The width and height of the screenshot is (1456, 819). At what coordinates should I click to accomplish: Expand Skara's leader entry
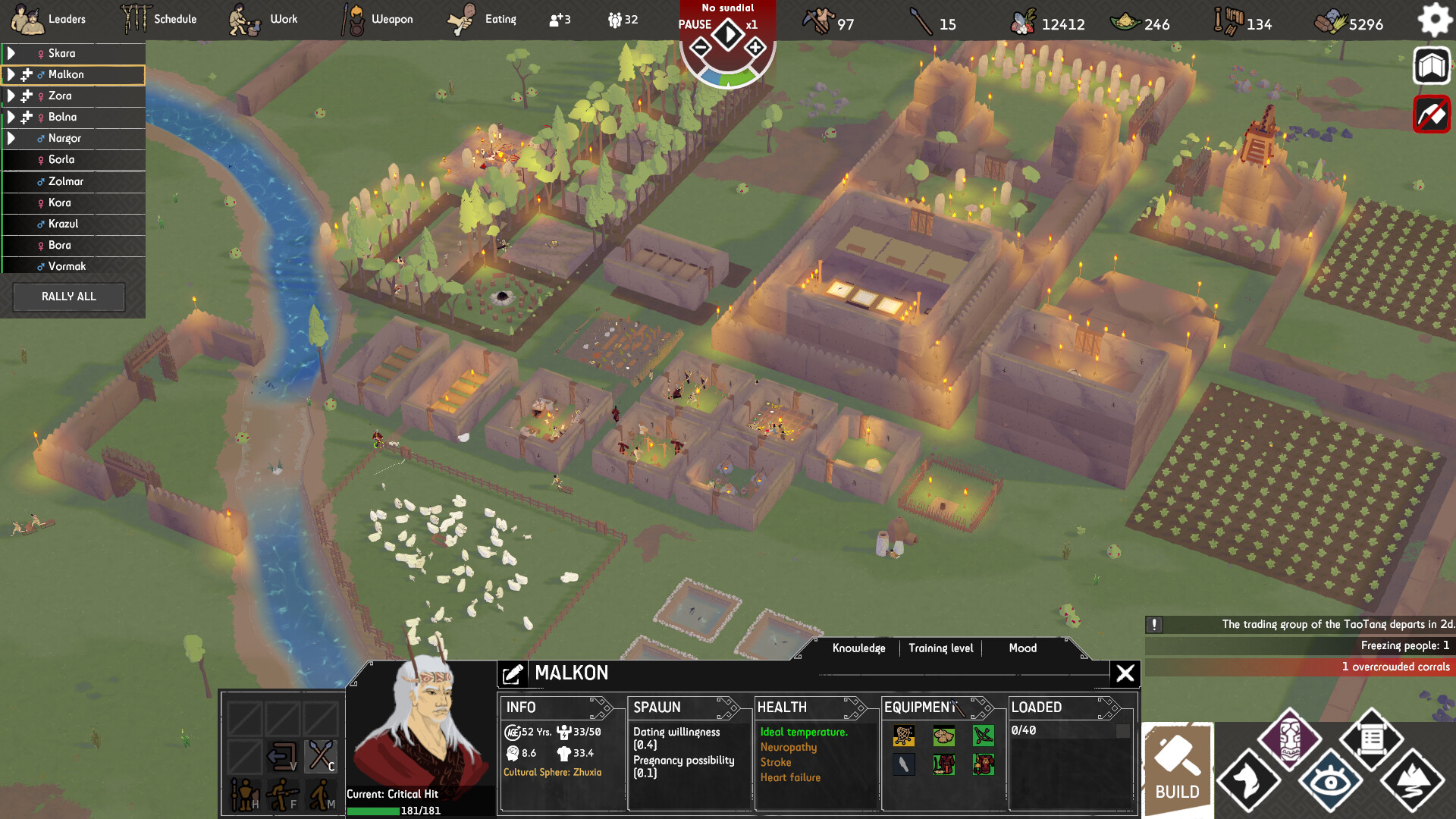(12, 53)
